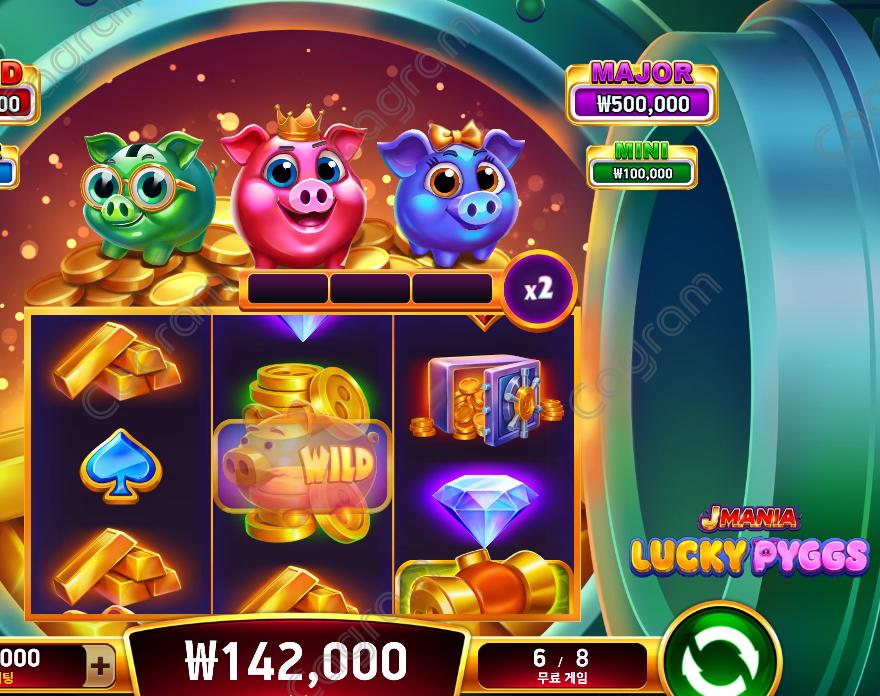The image size is (880, 696).
Task: Increase the bet with the plus button
Action: (x=99, y=664)
